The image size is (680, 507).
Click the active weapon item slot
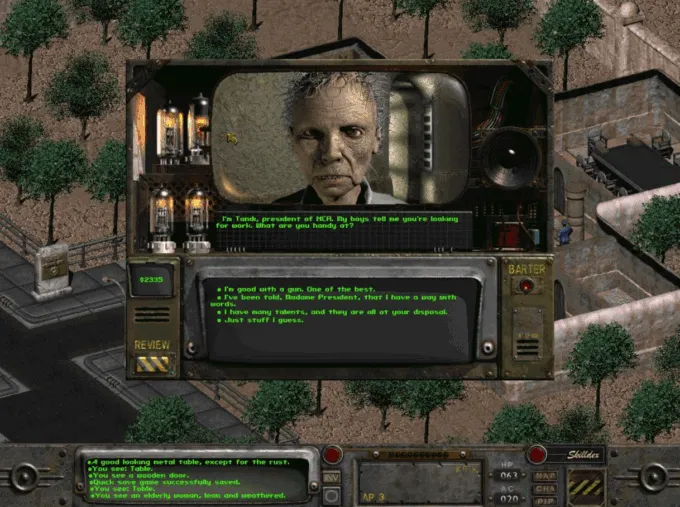click(420, 481)
